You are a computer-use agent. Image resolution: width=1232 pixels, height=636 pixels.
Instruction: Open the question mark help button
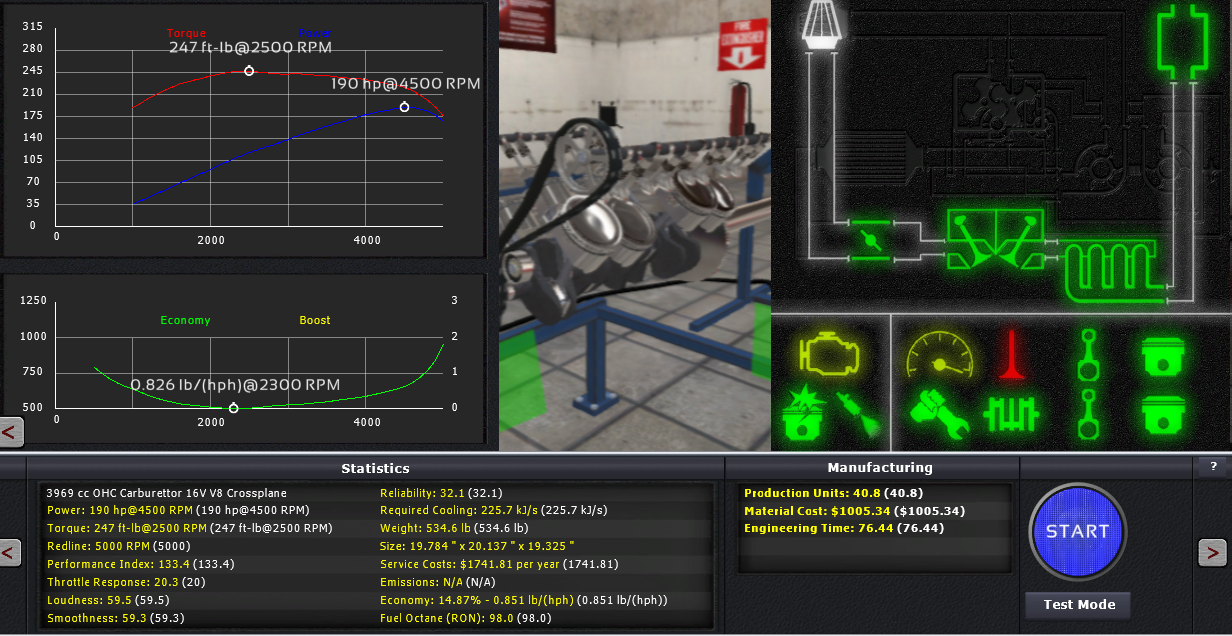pyautogui.click(x=1214, y=466)
